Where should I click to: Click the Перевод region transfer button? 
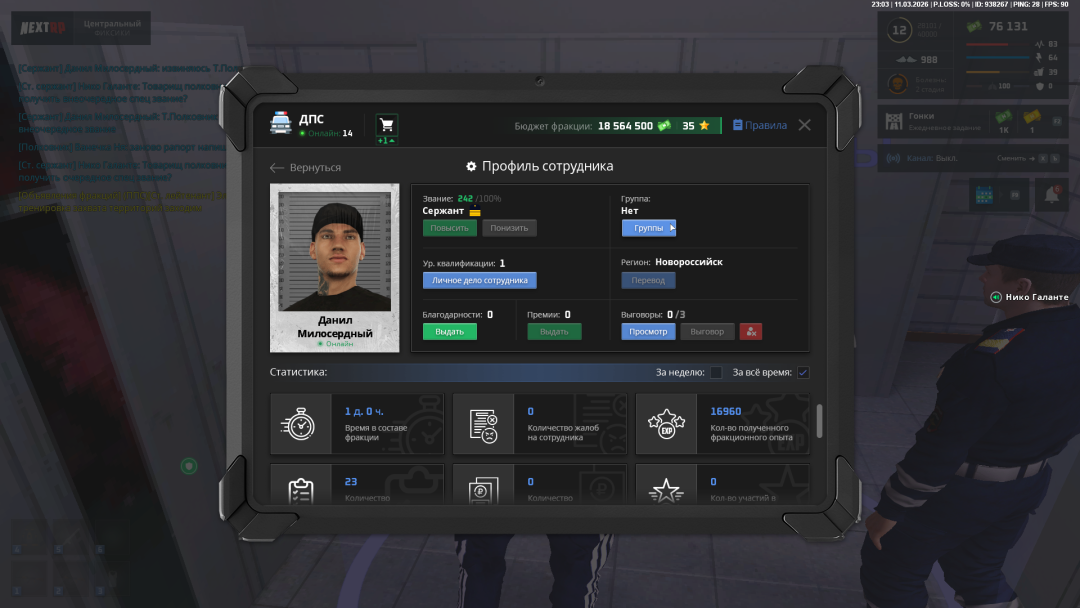(648, 280)
